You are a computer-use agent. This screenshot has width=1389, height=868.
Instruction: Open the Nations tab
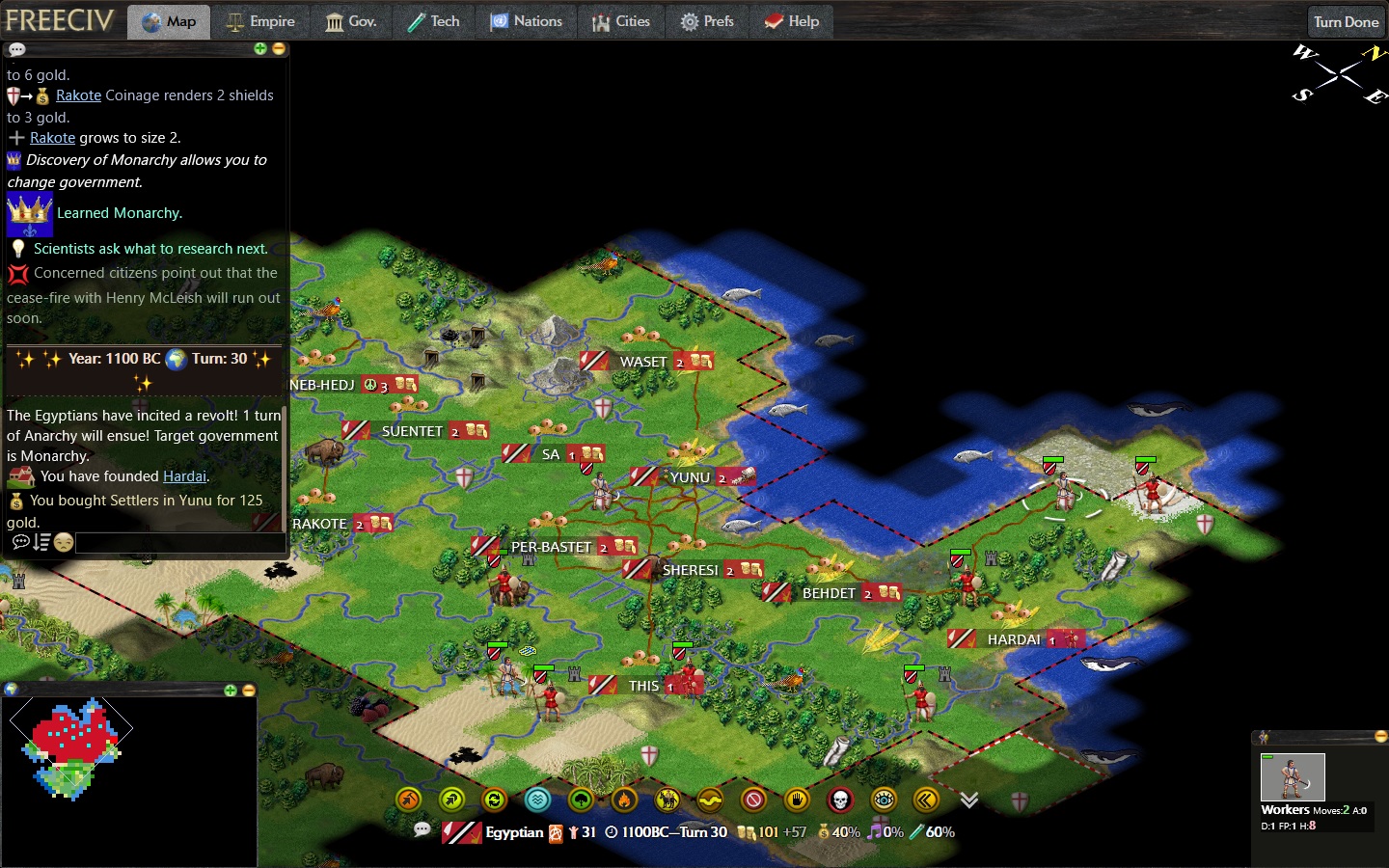(x=526, y=21)
